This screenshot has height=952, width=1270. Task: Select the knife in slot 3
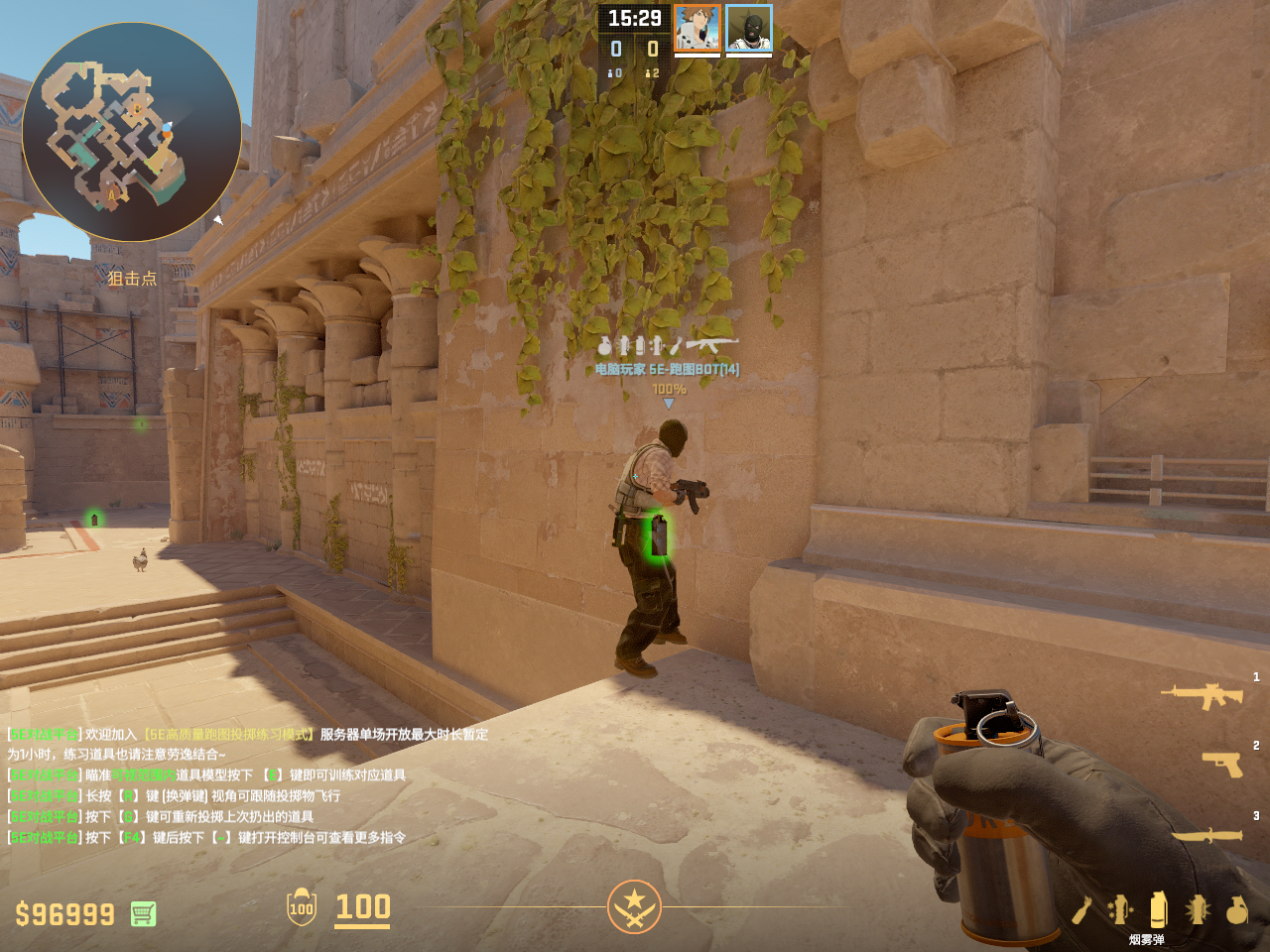click(x=1206, y=835)
